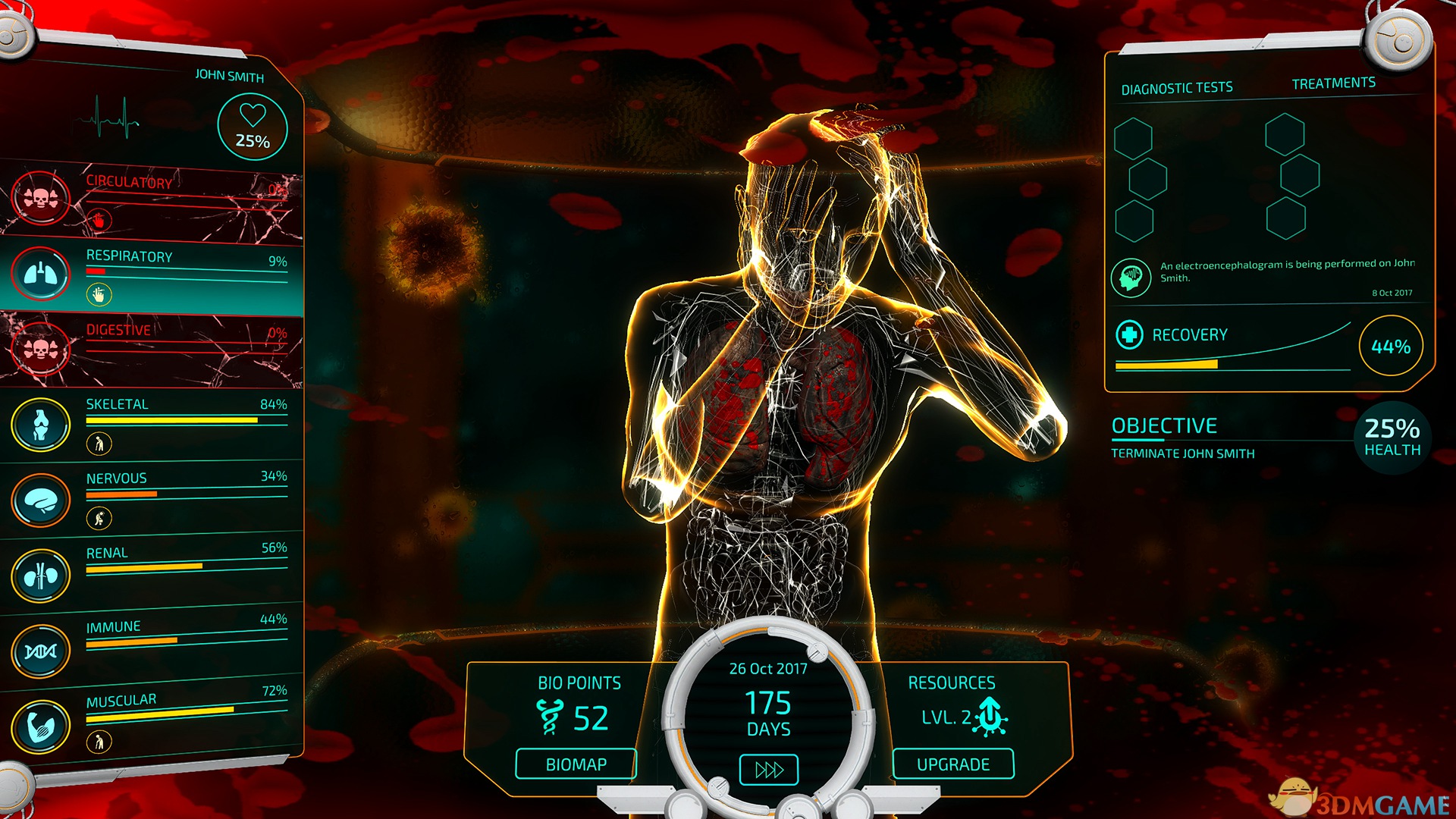Screen dimensions: 1456x819
Task: Click the patient heart health indicator
Action: click(253, 127)
